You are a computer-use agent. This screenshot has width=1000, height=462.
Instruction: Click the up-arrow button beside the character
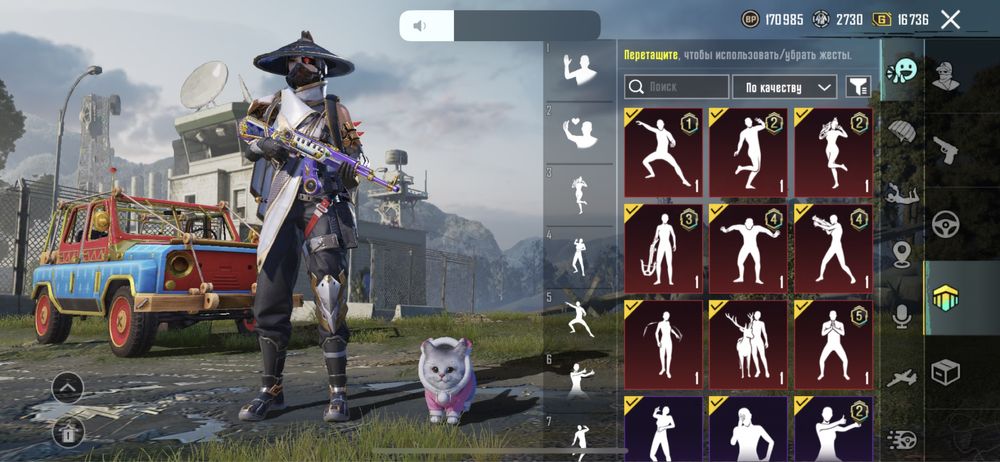pos(67,387)
